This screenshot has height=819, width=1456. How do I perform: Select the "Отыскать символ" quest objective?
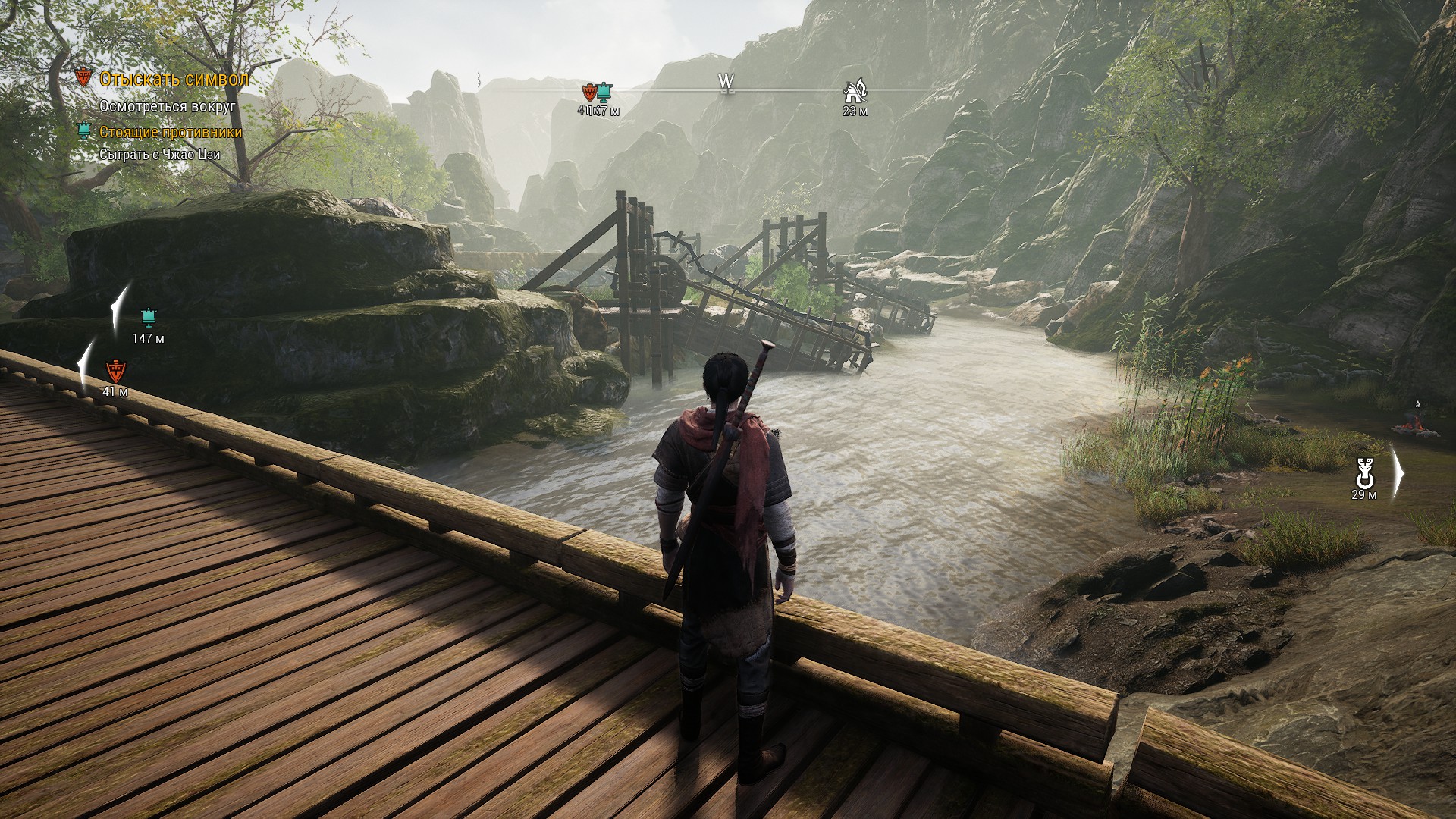tap(174, 79)
